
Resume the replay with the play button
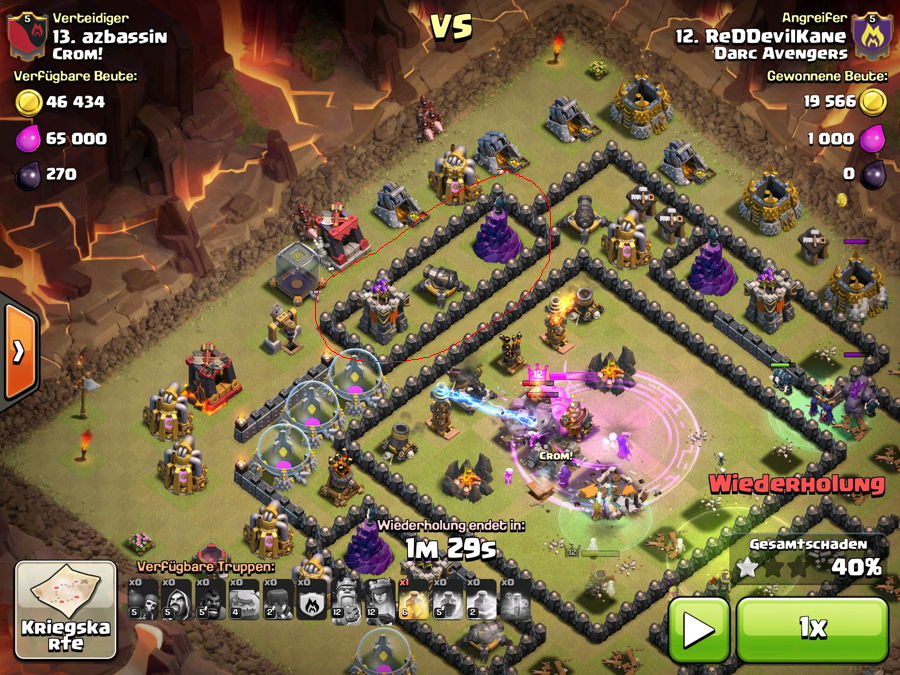(x=698, y=629)
